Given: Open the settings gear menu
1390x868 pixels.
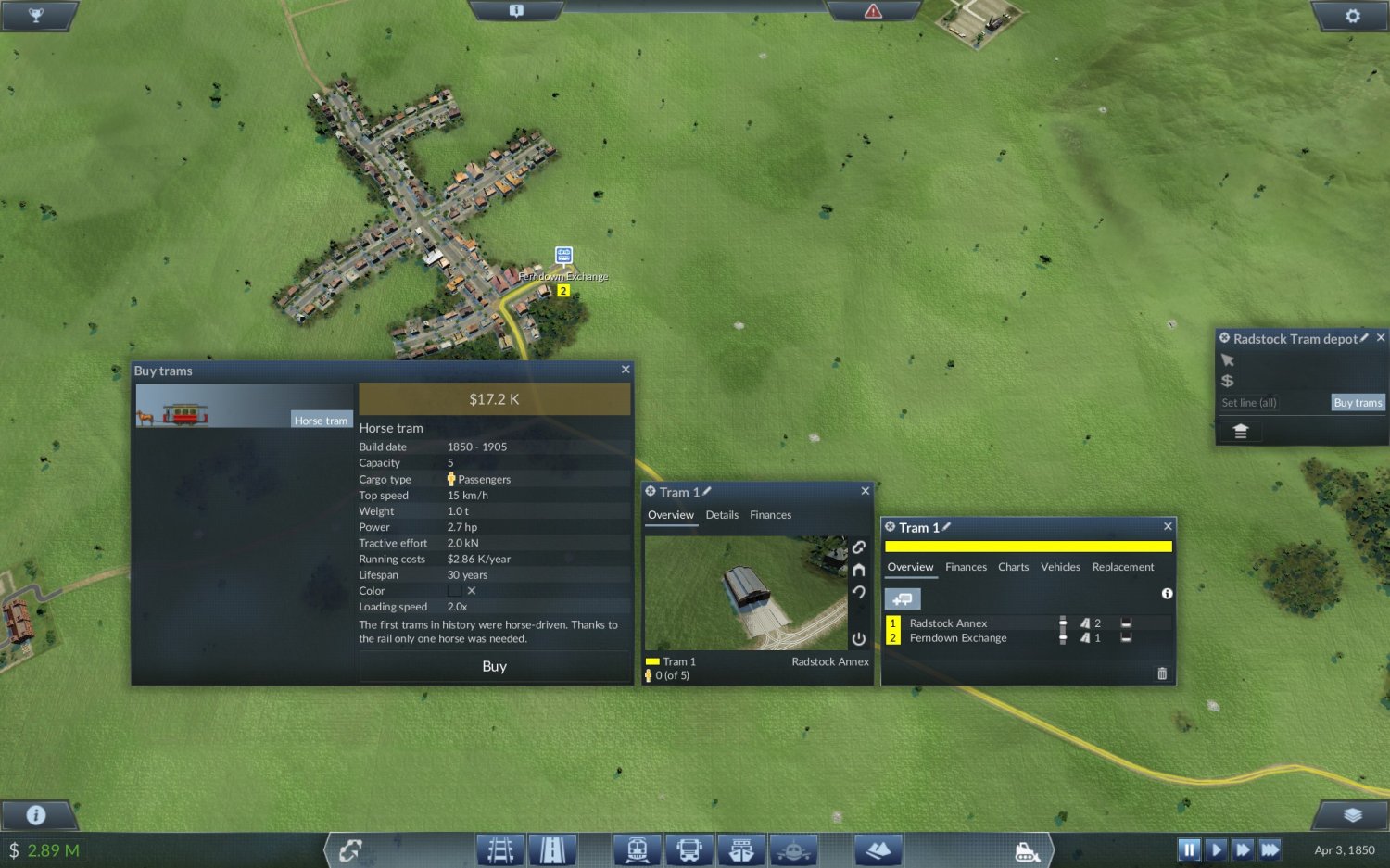Looking at the screenshot, I should (1352, 16).
